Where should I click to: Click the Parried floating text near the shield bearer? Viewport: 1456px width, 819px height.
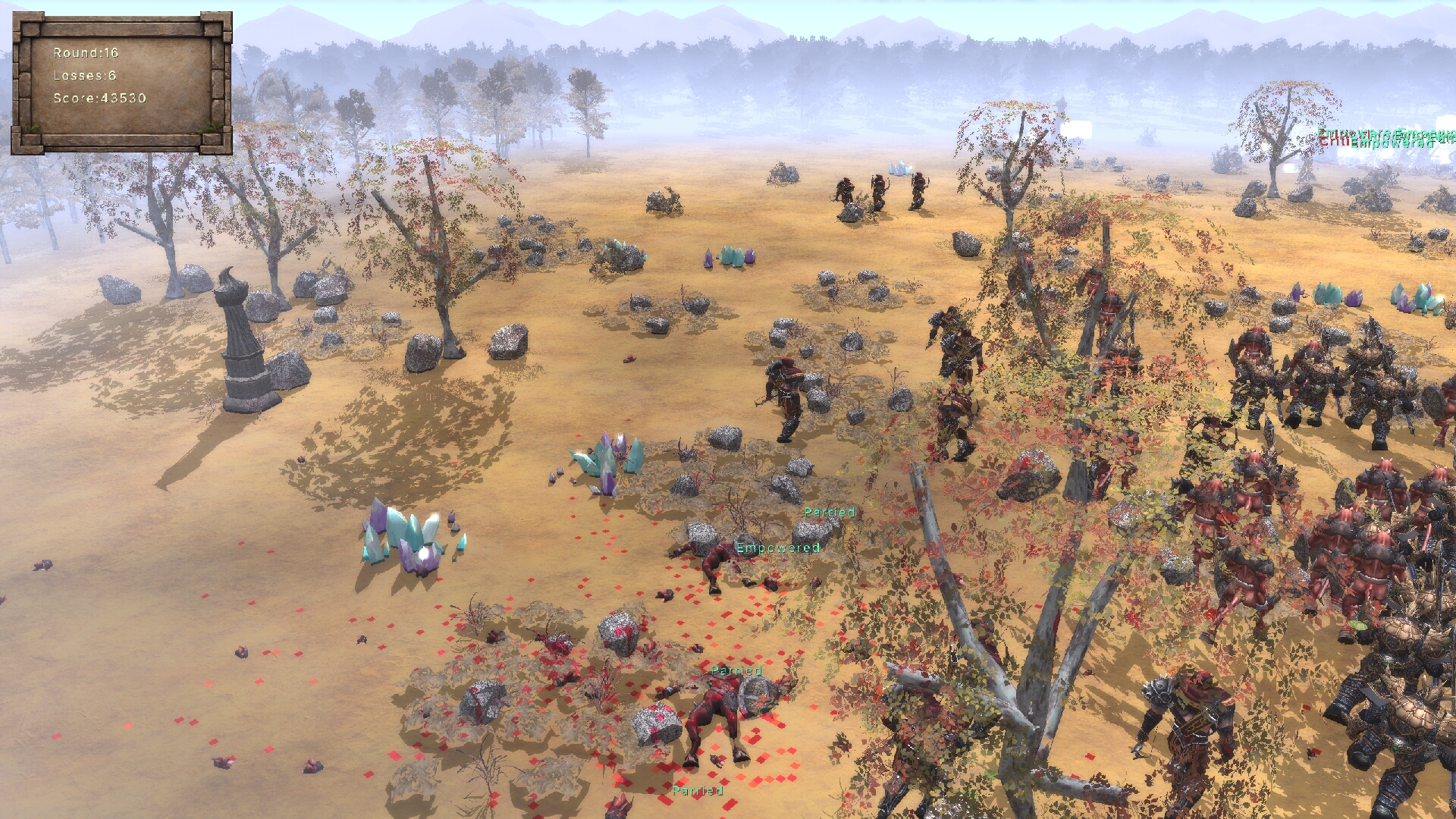(x=735, y=670)
